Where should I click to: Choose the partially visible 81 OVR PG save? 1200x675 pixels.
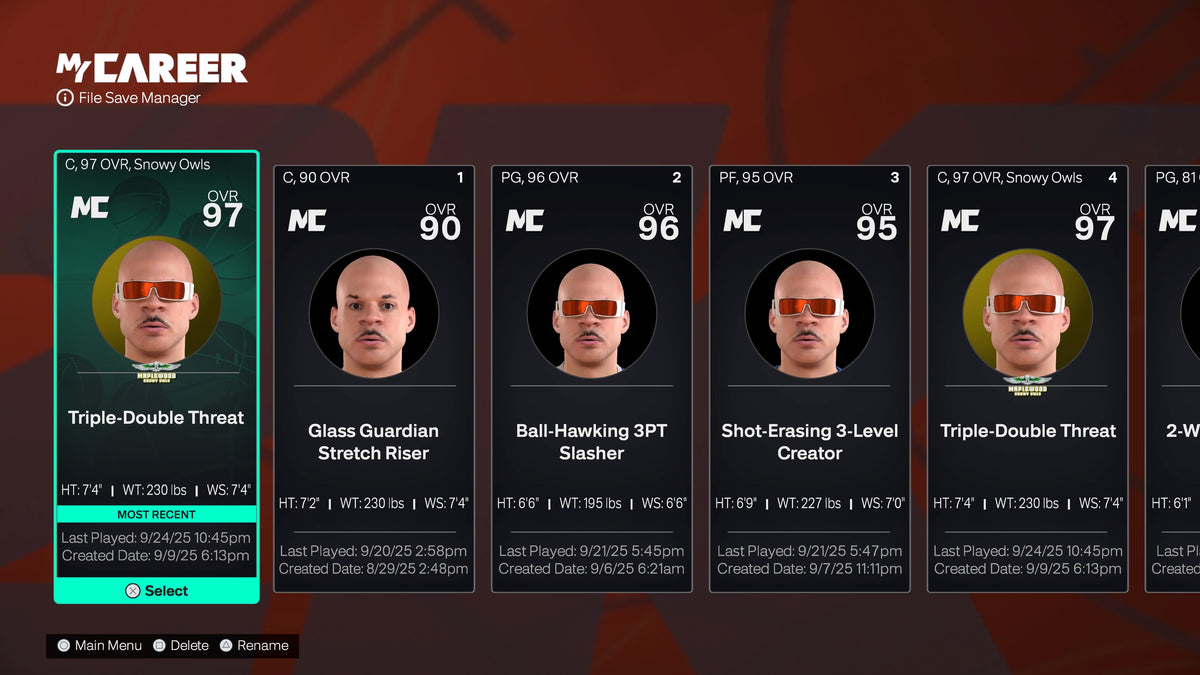click(1174, 378)
